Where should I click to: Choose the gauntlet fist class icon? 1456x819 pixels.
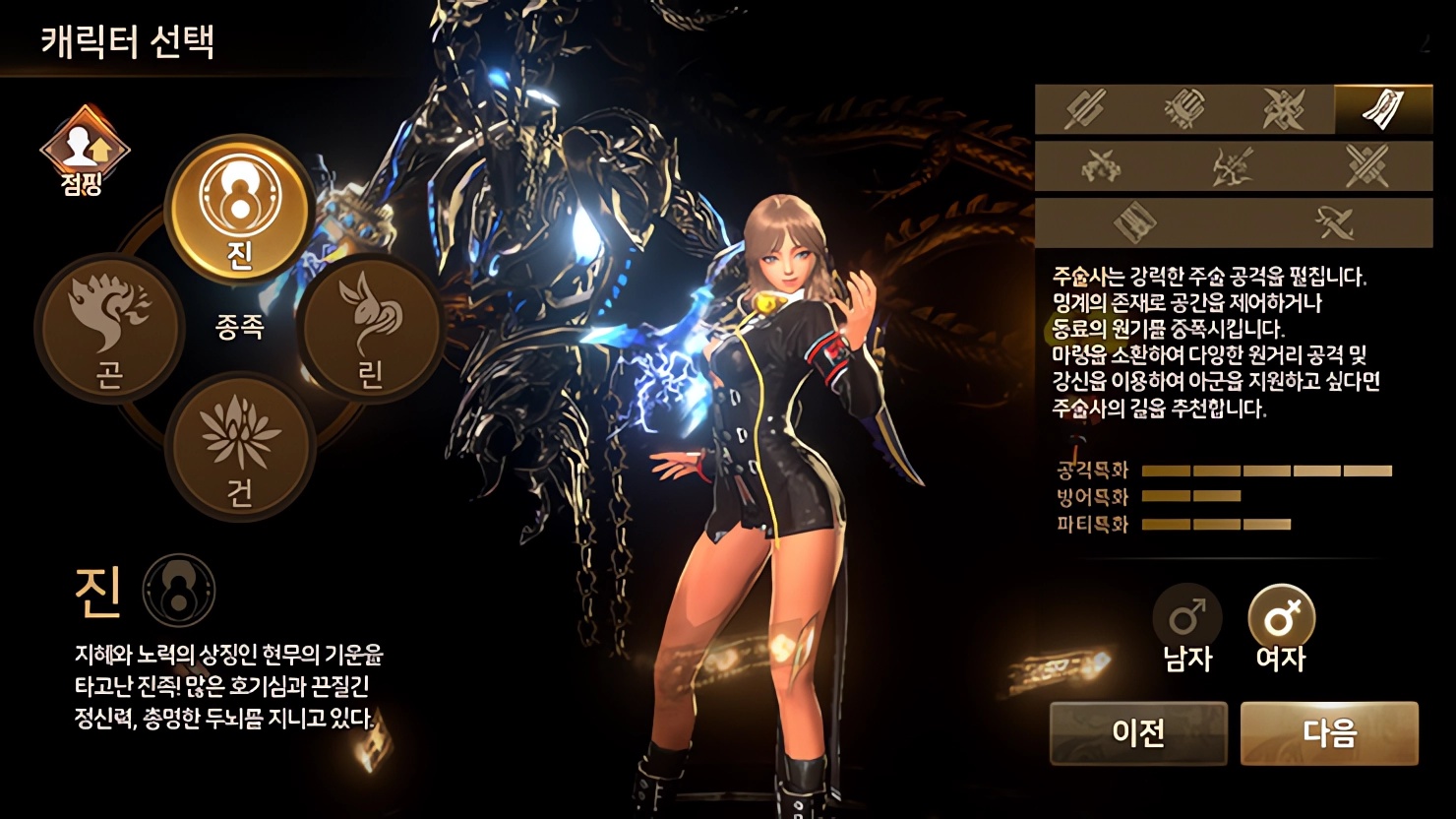[1184, 109]
